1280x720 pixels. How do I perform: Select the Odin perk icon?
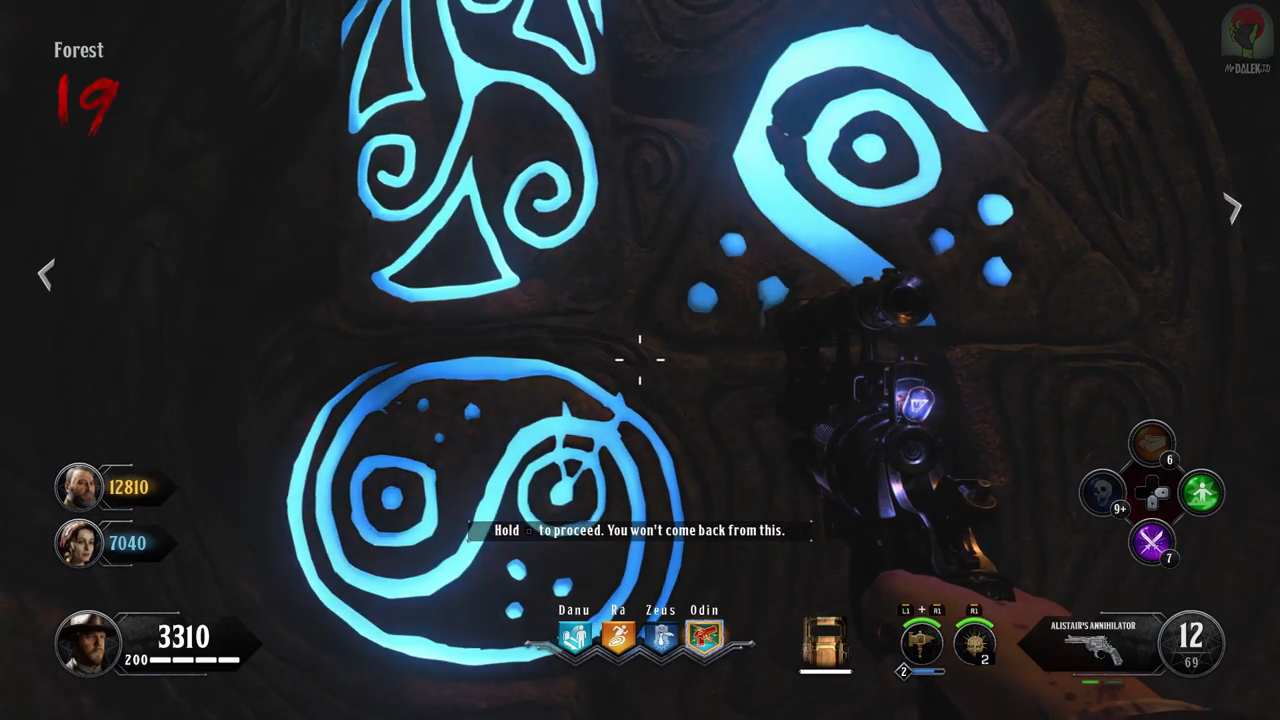pyautogui.click(x=704, y=638)
